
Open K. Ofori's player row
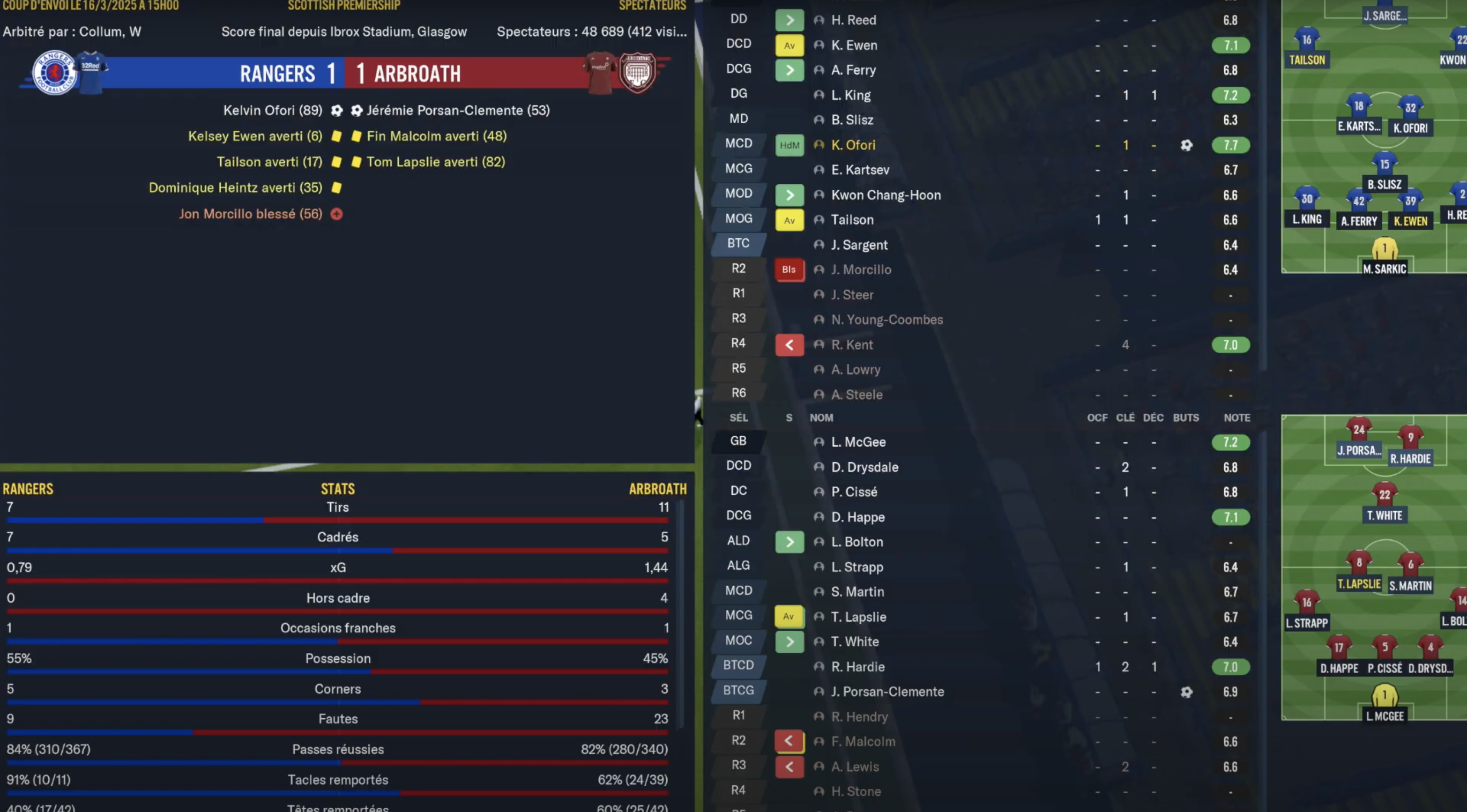click(x=853, y=145)
